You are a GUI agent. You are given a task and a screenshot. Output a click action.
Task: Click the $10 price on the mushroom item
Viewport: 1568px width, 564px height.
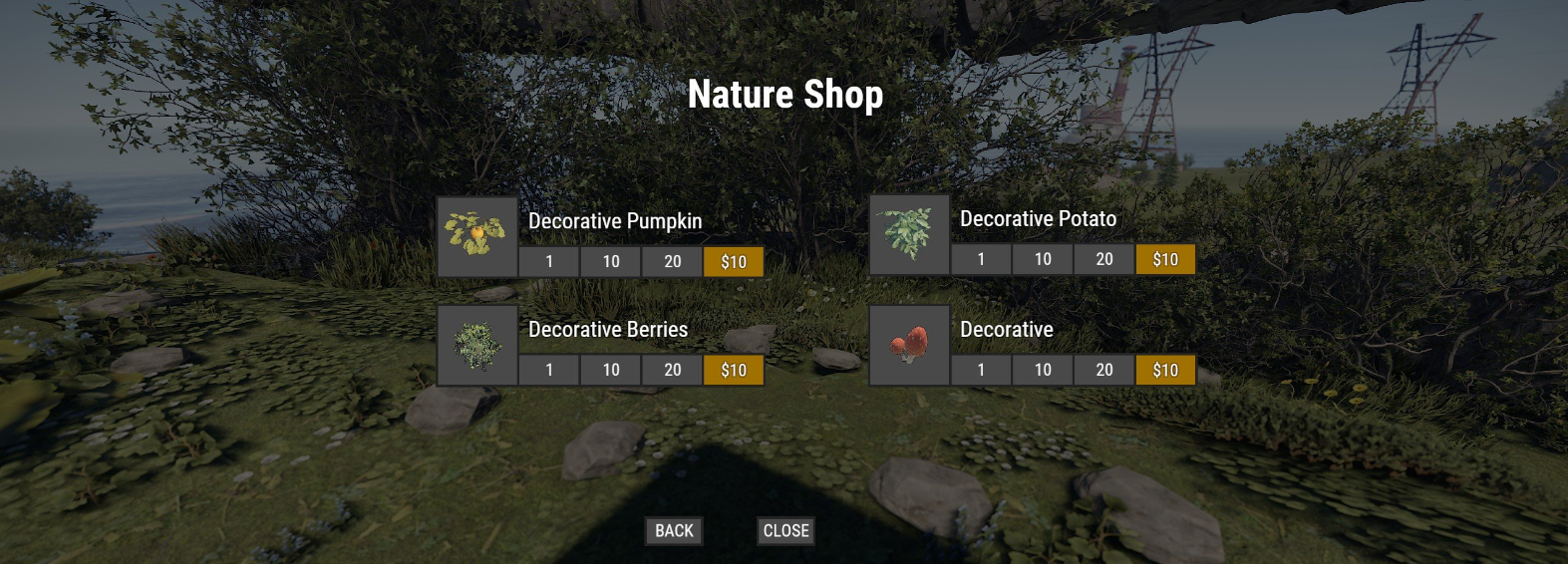1165,370
